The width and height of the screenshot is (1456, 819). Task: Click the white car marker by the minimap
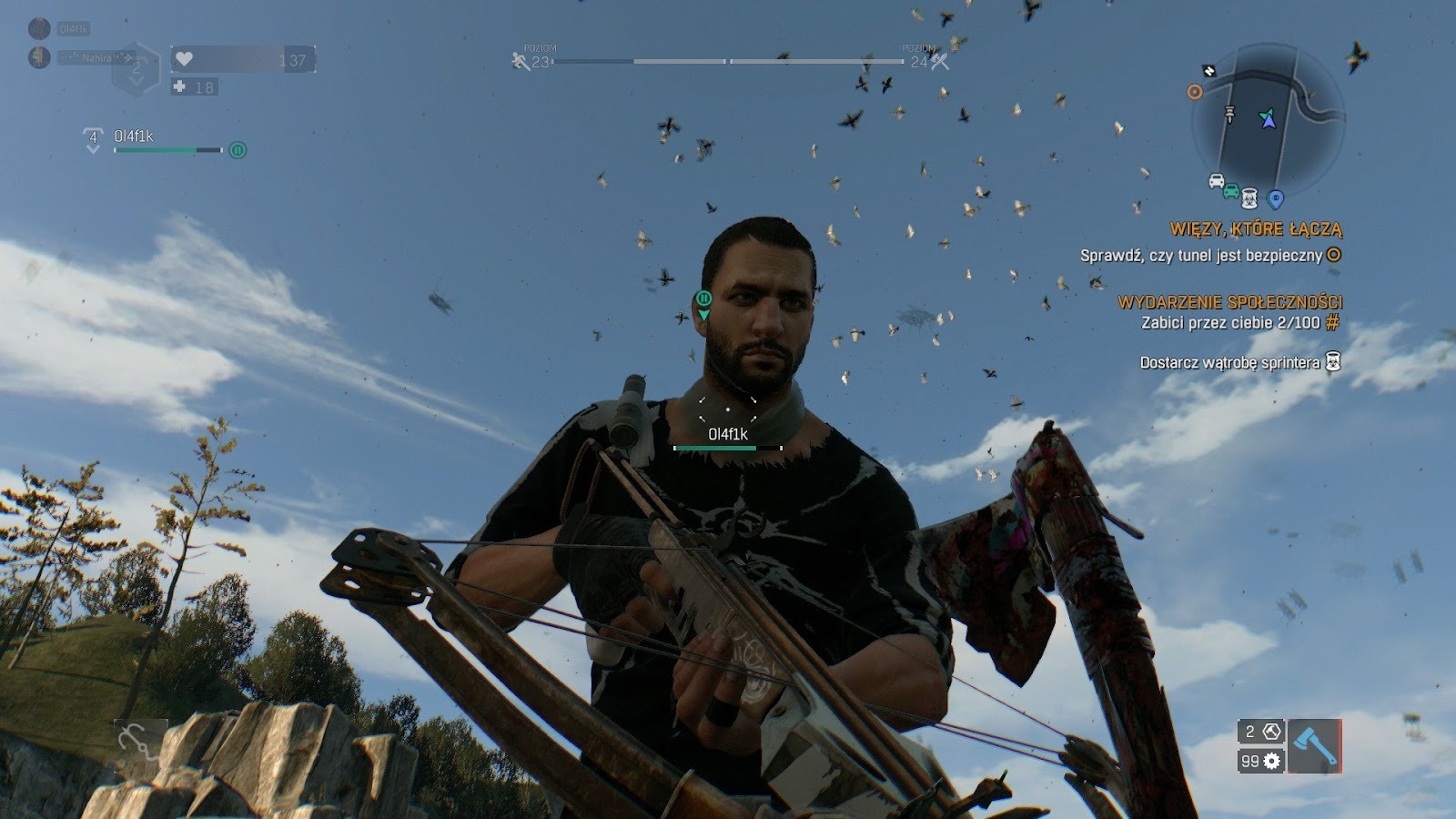pyautogui.click(x=1216, y=180)
